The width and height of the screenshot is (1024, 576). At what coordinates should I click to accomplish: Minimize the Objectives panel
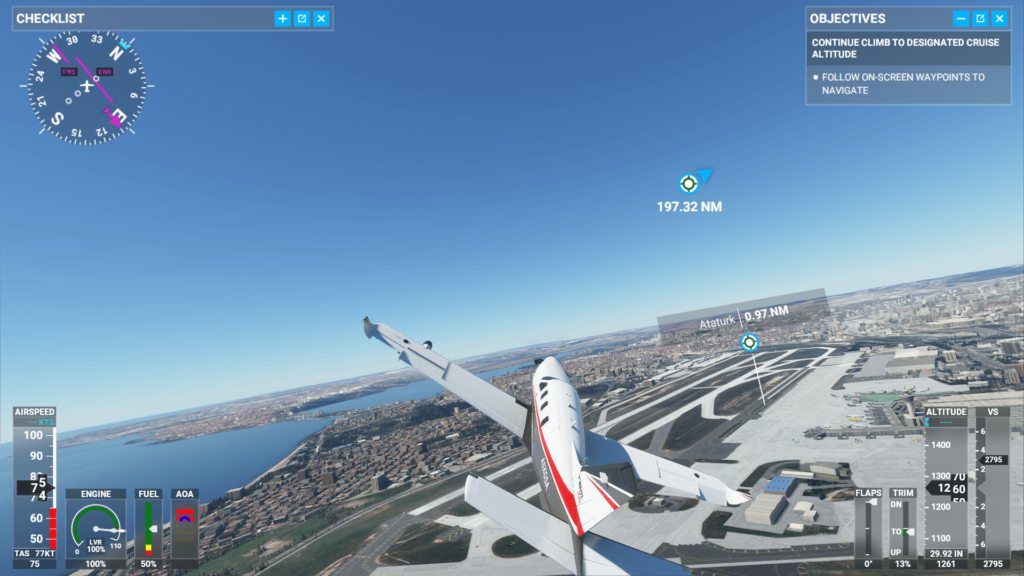(961, 18)
